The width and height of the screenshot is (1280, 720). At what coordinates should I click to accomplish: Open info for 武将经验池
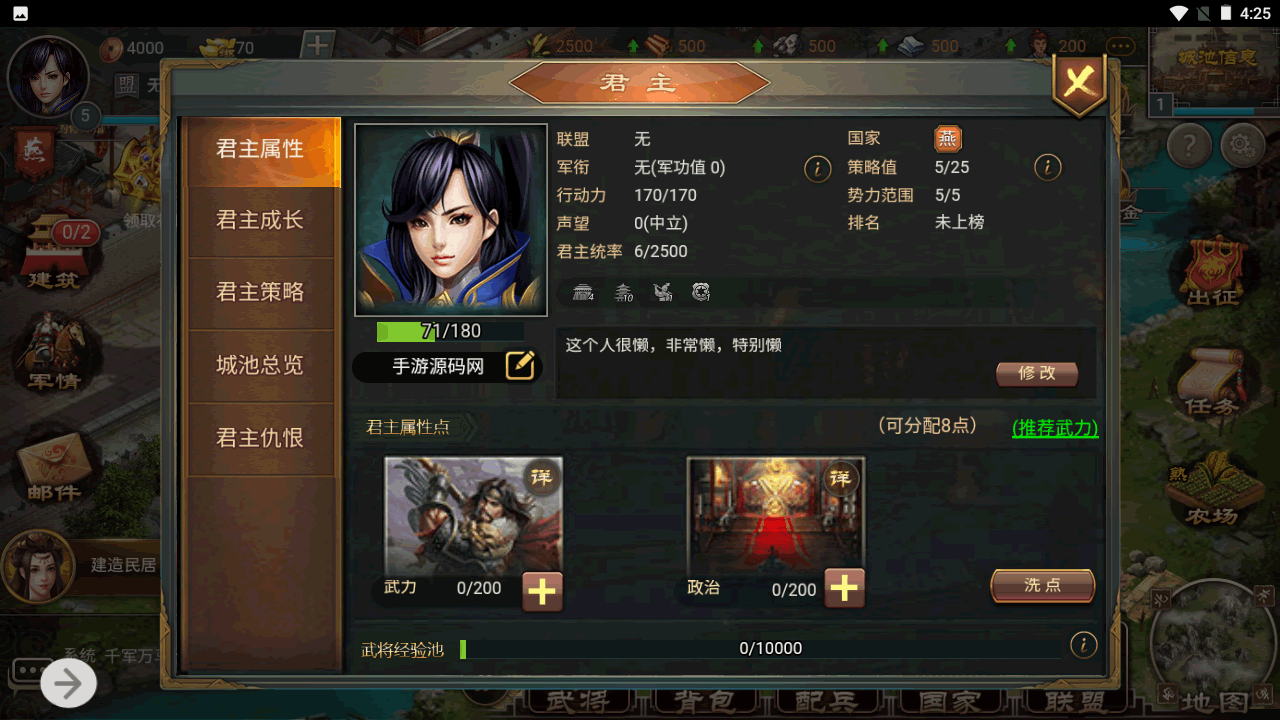[x=1083, y=645]
